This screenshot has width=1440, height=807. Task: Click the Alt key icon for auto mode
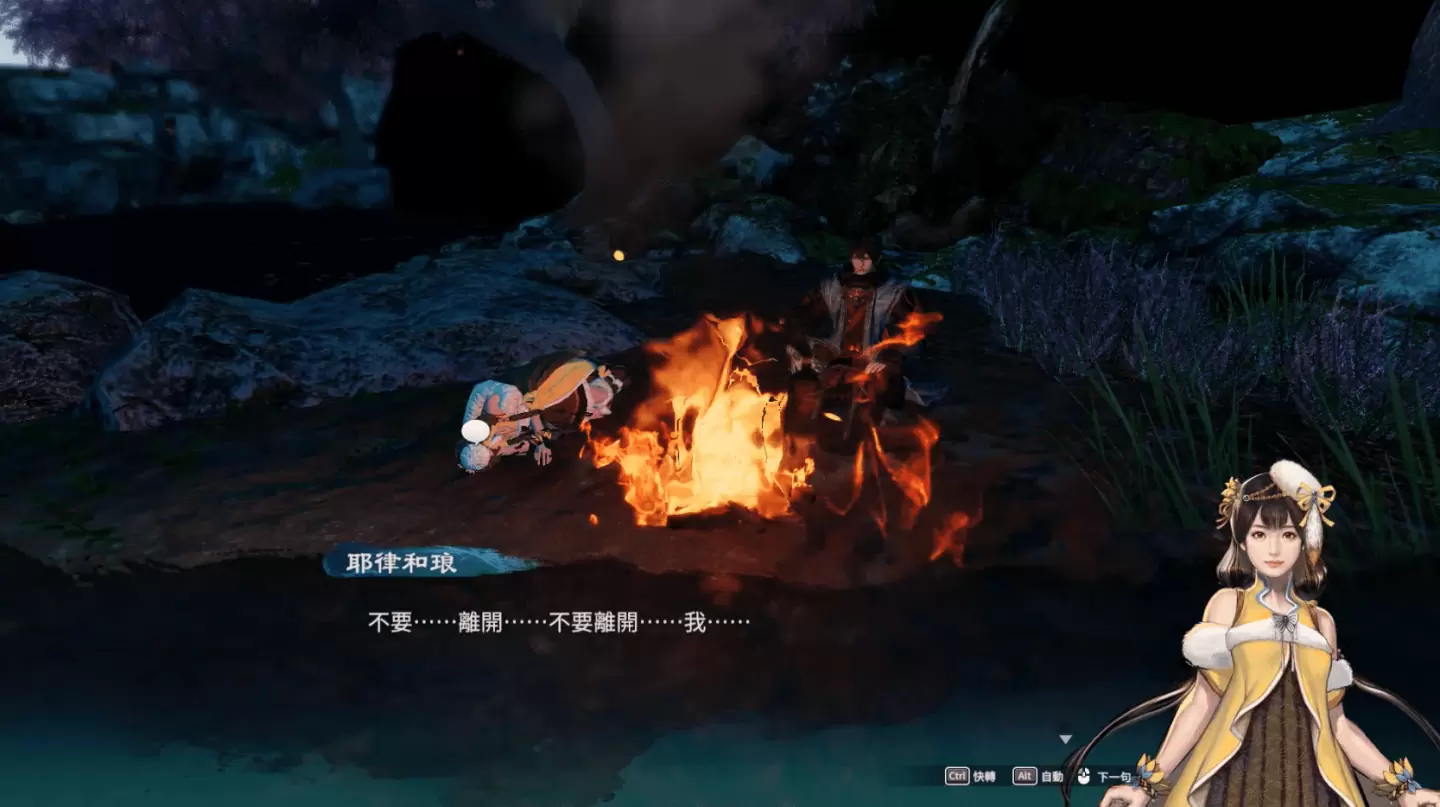1025,775
